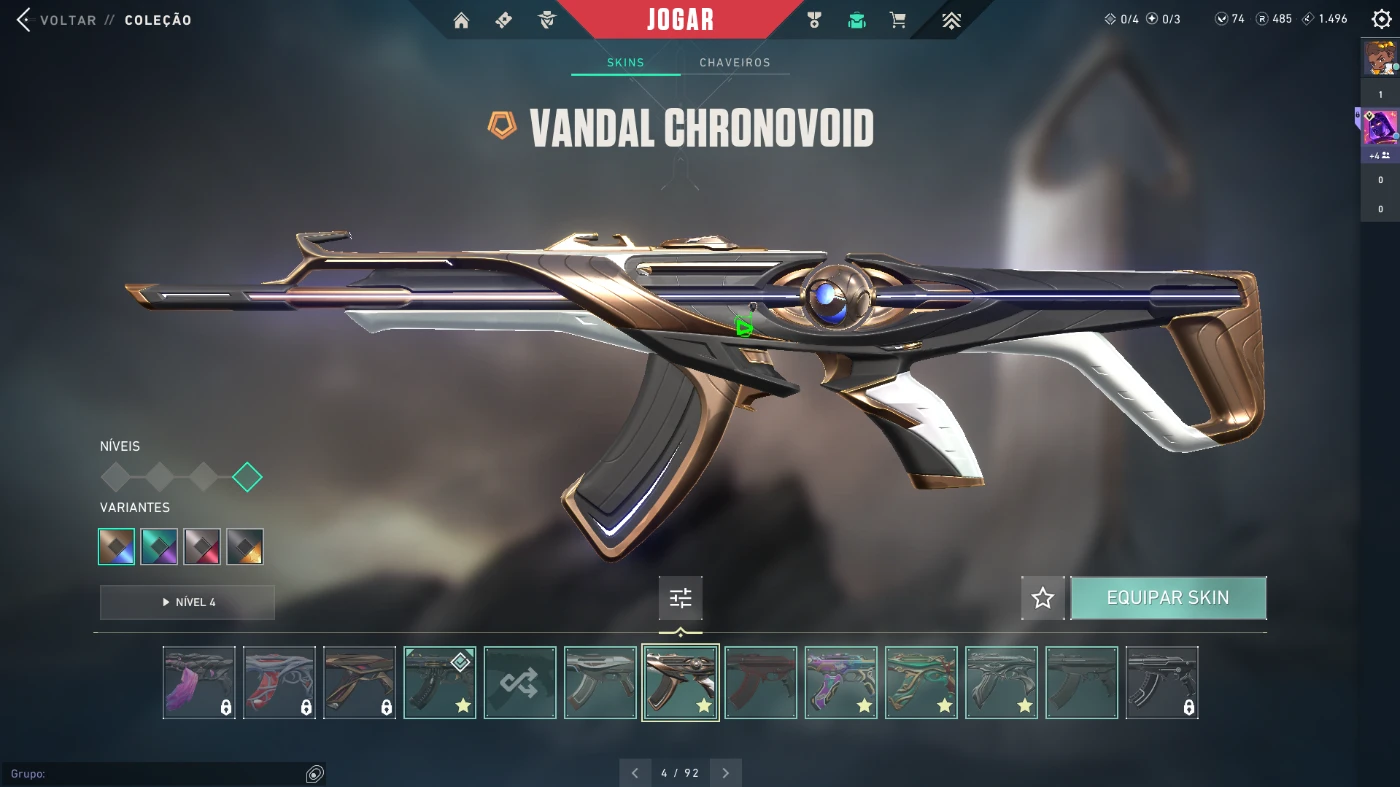Image resolution: width=1400 pixels, height=787 pixels.
Task: Play the Nível 4 preview video
Action: (x=187, y=602)
